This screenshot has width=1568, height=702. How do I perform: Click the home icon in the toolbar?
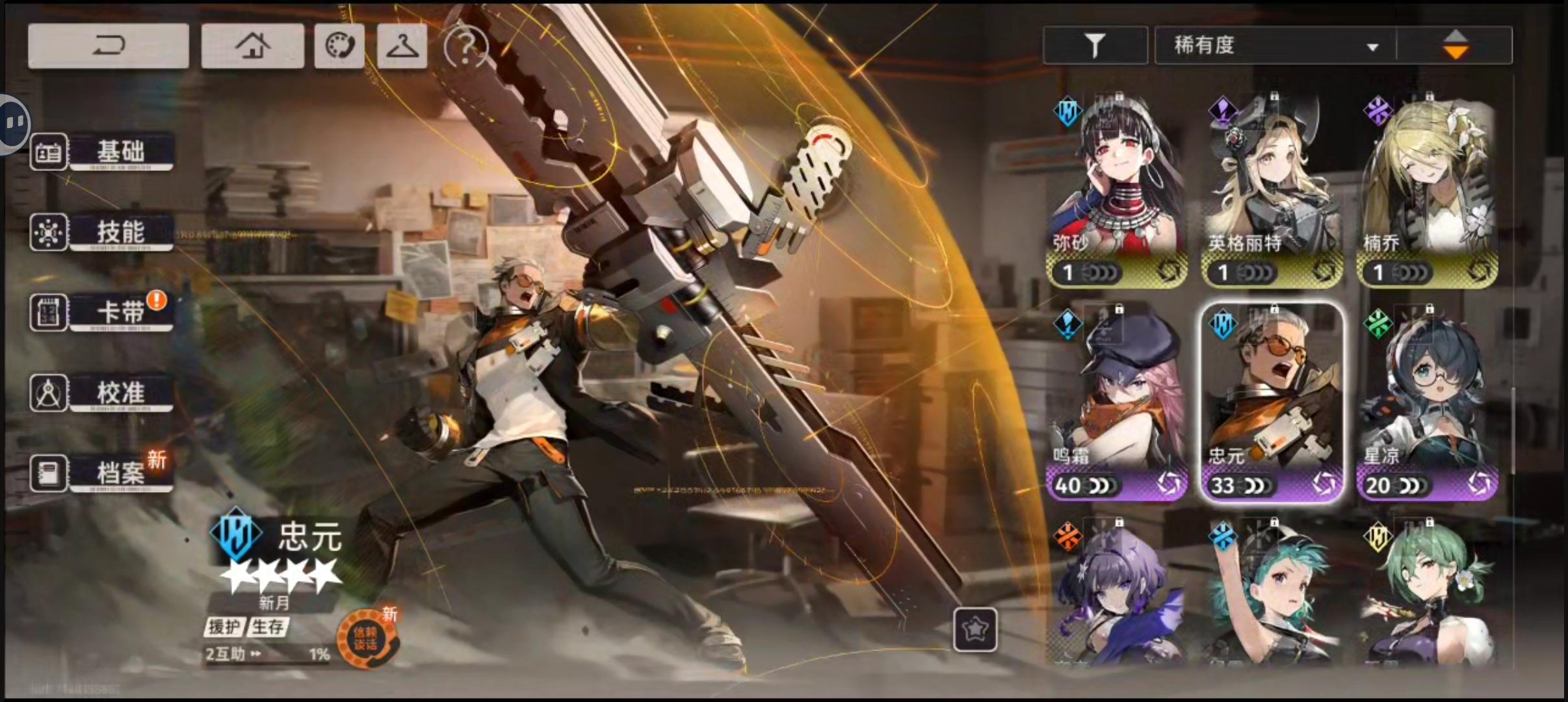(x=252, y=45)
